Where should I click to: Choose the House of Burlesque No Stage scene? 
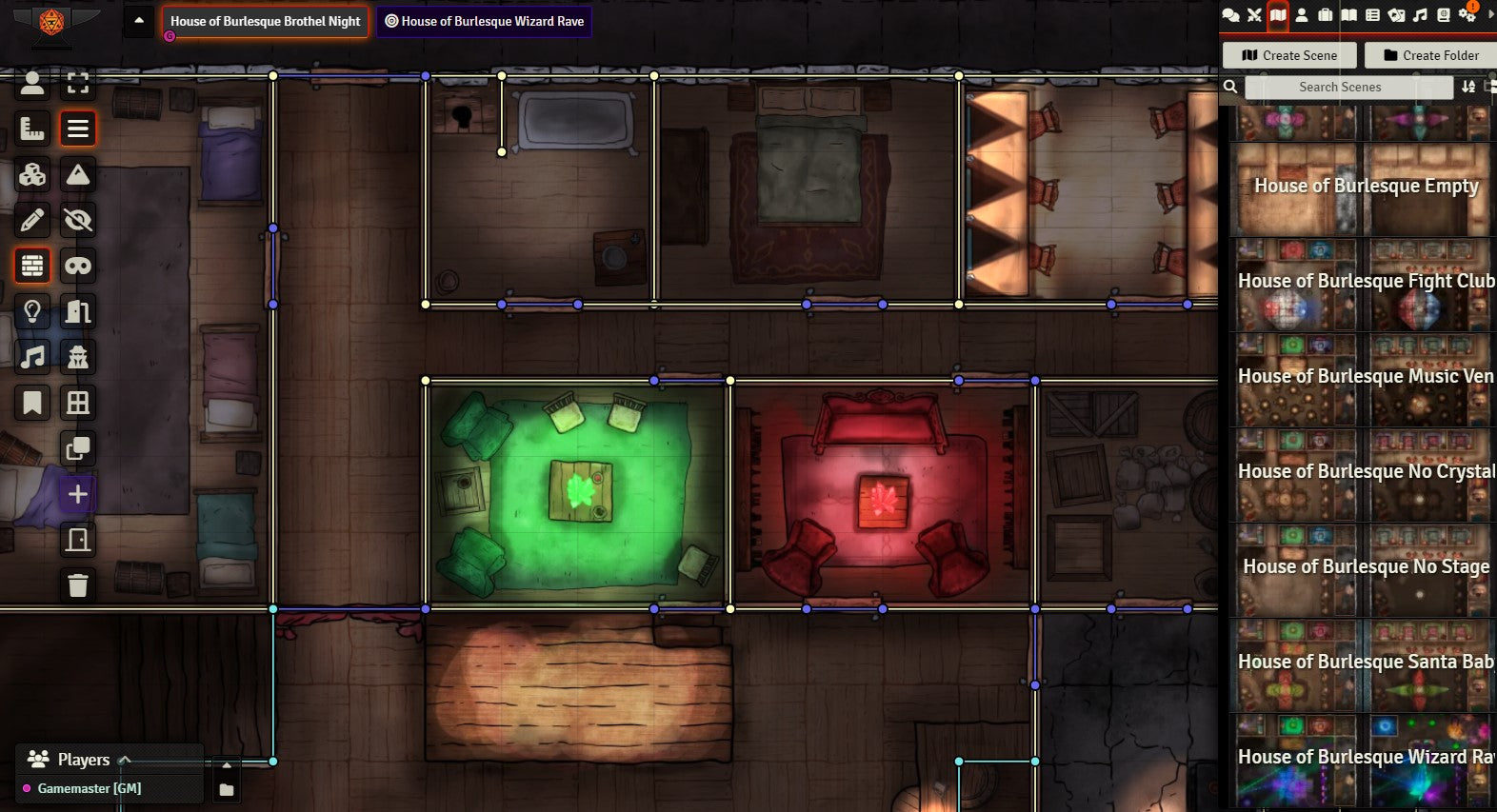(x=1366, y=567)
